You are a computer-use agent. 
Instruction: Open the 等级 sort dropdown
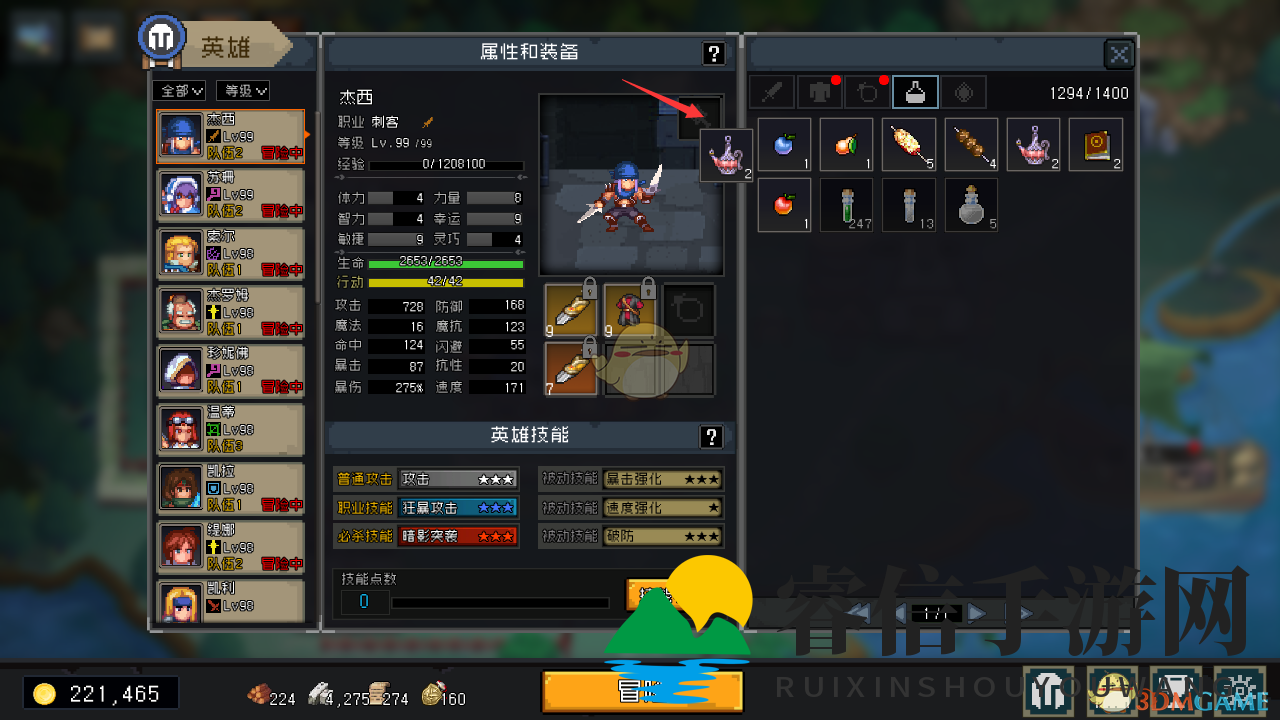click(x=242, y=90)
